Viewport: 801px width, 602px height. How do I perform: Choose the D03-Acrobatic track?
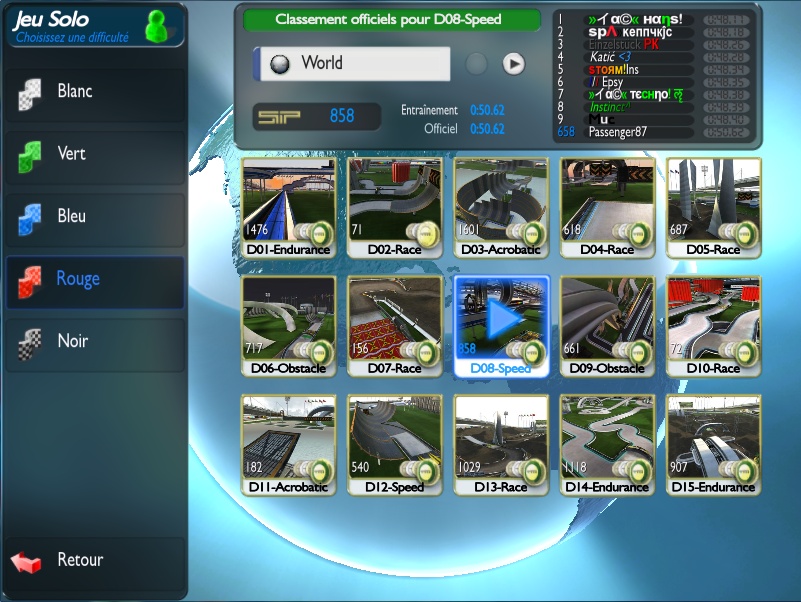(501, 200)
